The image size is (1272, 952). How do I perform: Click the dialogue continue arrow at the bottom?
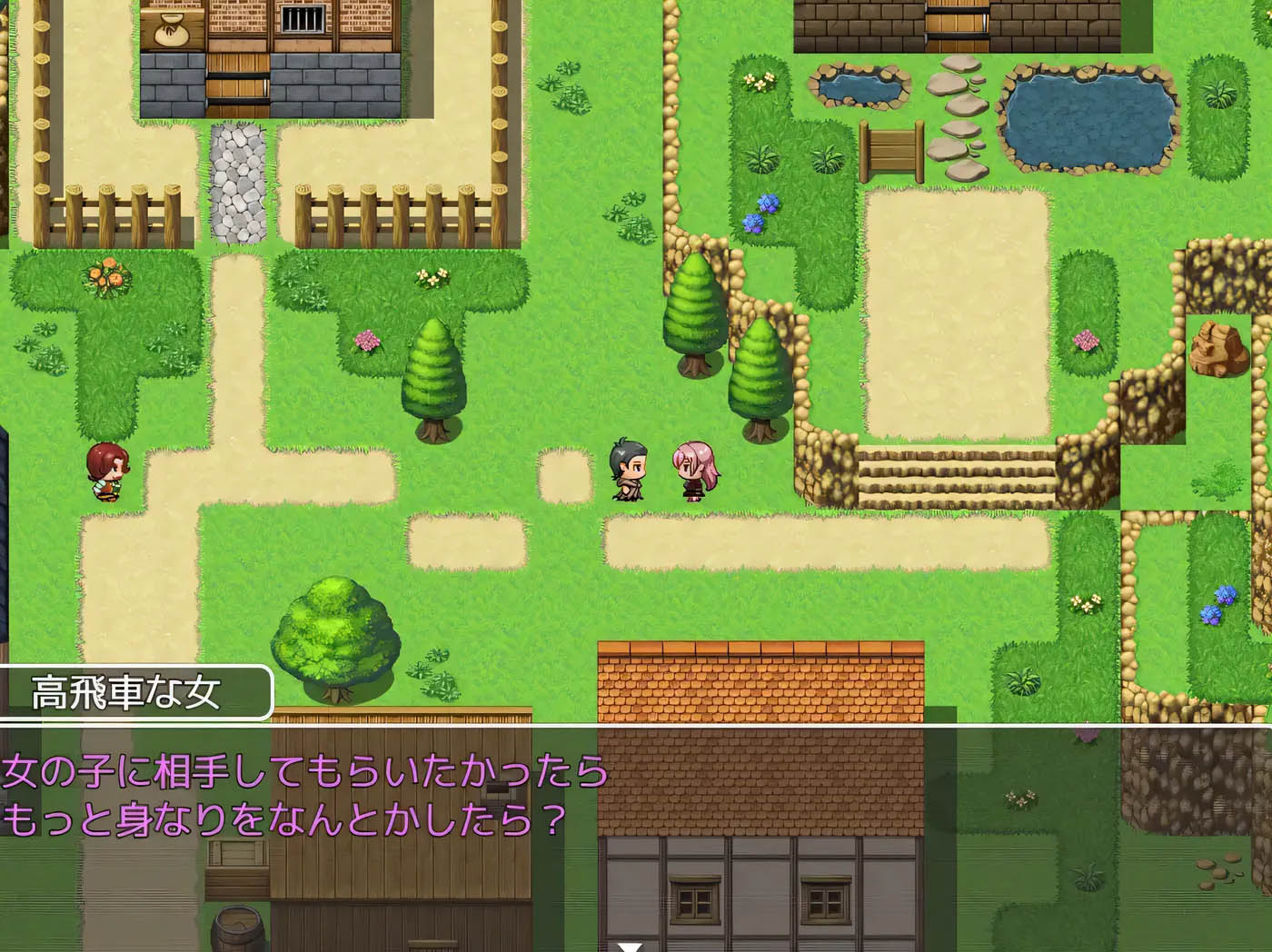tap(631, 946)
